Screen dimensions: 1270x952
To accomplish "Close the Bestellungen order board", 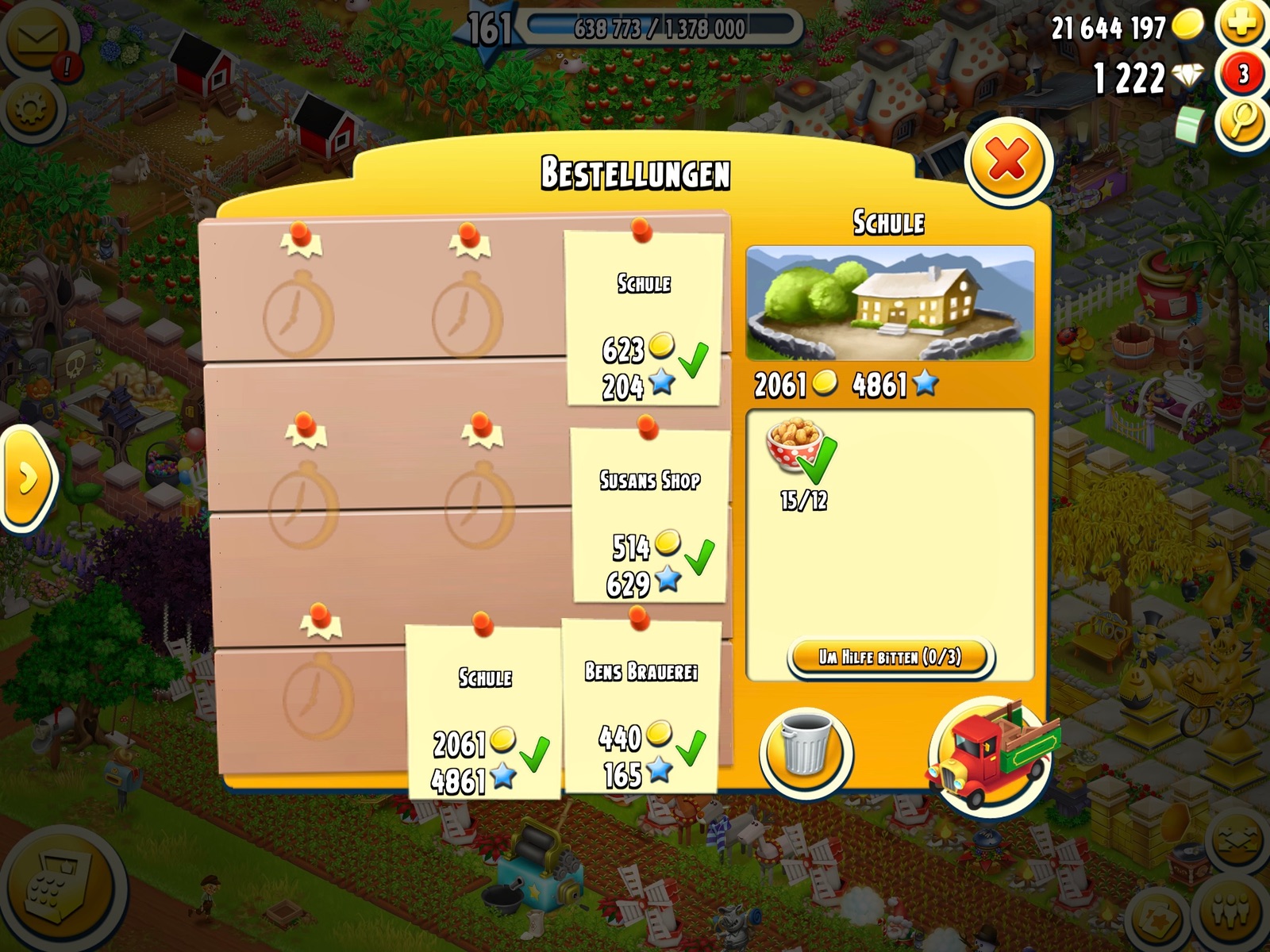I will [x=1008, y=161].
